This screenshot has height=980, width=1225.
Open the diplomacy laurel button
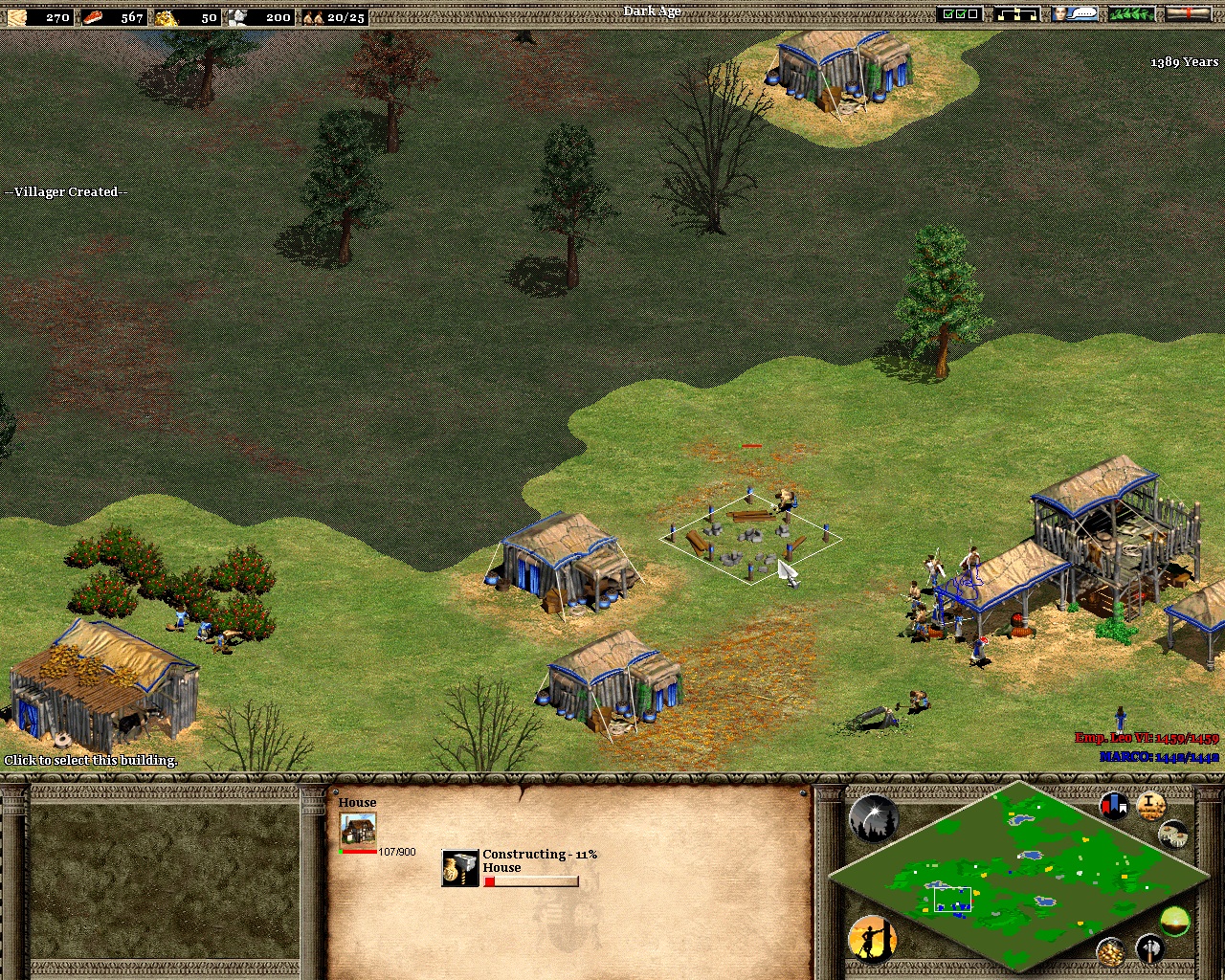pyautogui.click(x=1130, y=14)
